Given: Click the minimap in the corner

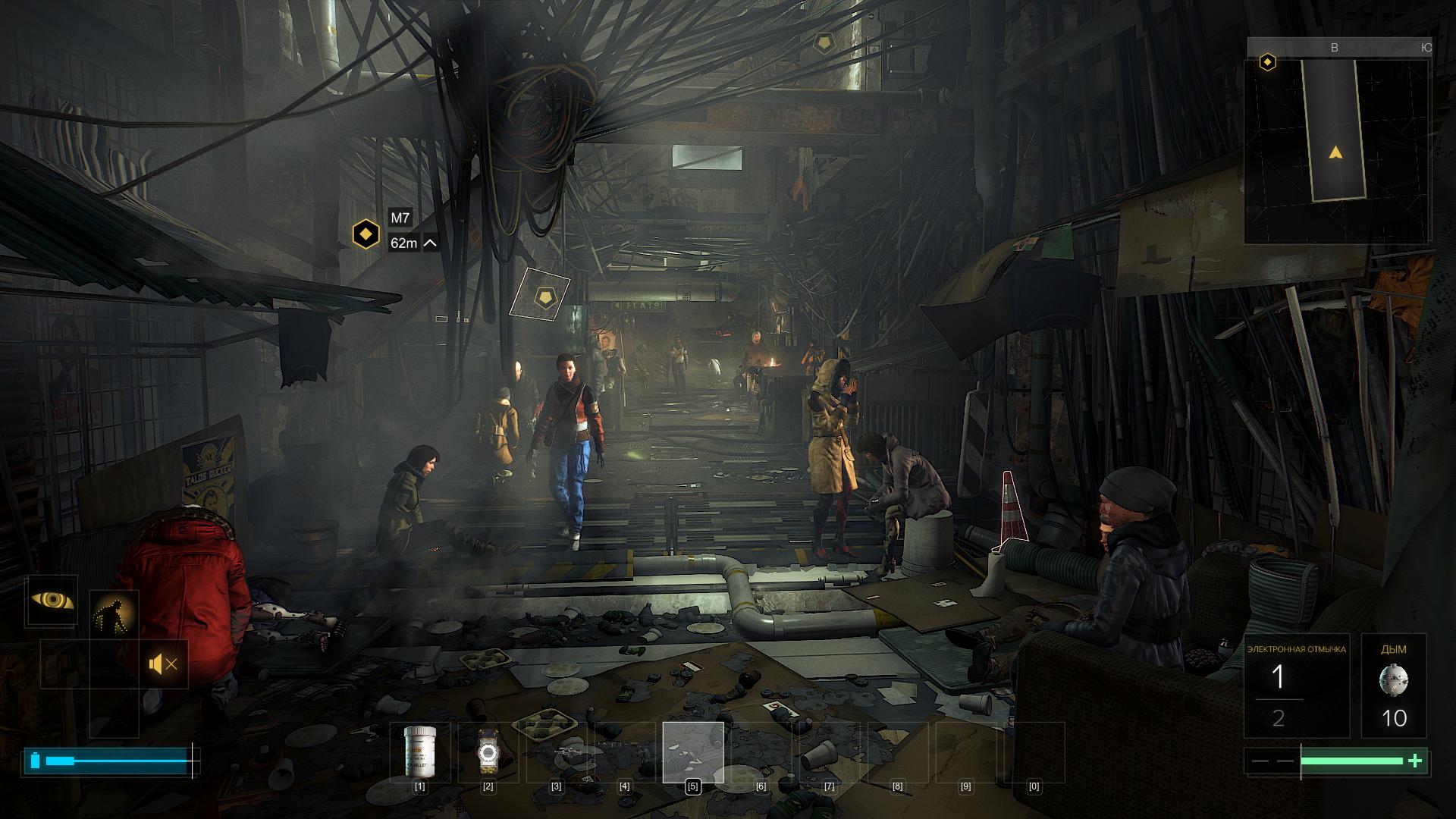Looking at the screenshot, I should tap(1338, 150).
